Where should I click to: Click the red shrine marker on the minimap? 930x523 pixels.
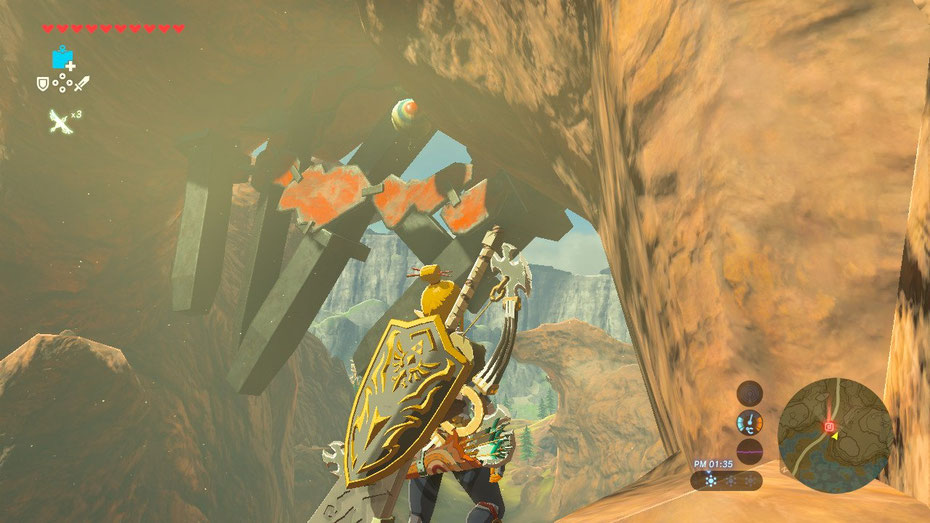pyautogui.click(x=828, y=427)
